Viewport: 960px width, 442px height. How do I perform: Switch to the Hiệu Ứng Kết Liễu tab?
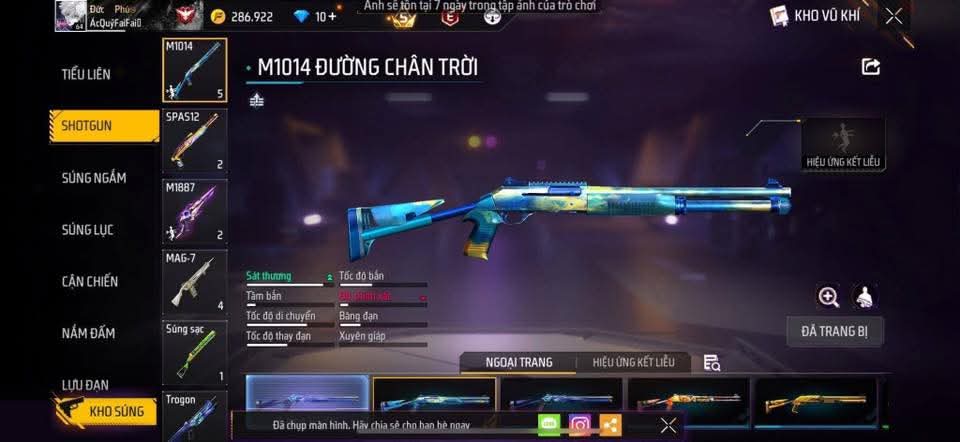coord(633,362)
